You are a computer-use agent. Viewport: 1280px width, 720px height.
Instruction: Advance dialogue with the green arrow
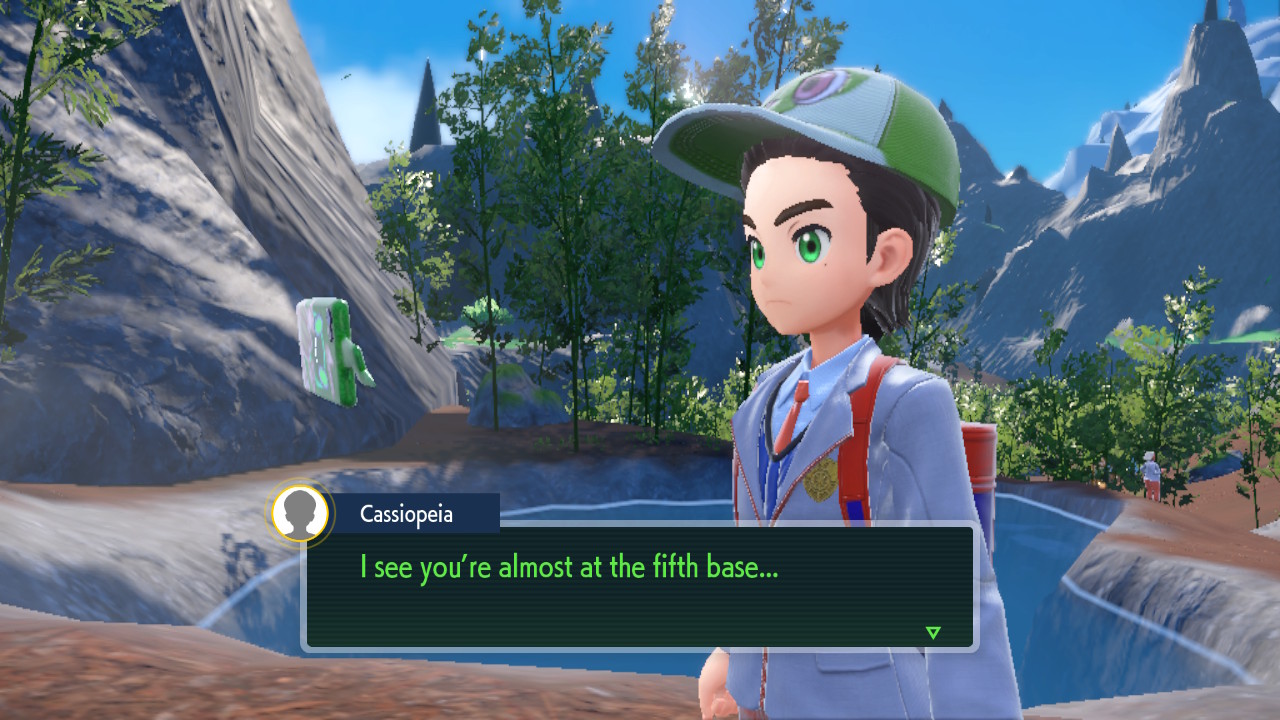(x=933, y=632)
